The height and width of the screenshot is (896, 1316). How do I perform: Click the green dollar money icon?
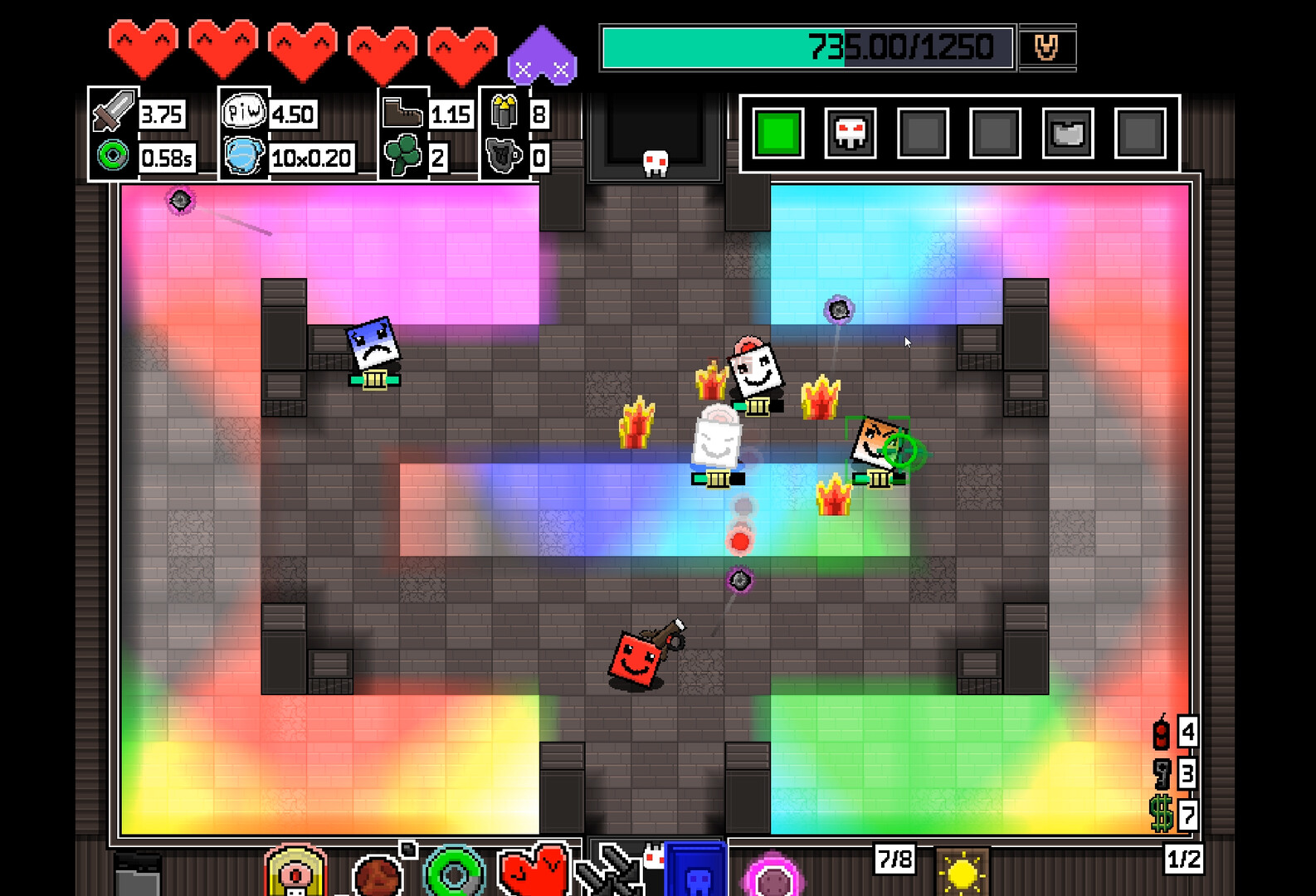[x=1161, y=814]
